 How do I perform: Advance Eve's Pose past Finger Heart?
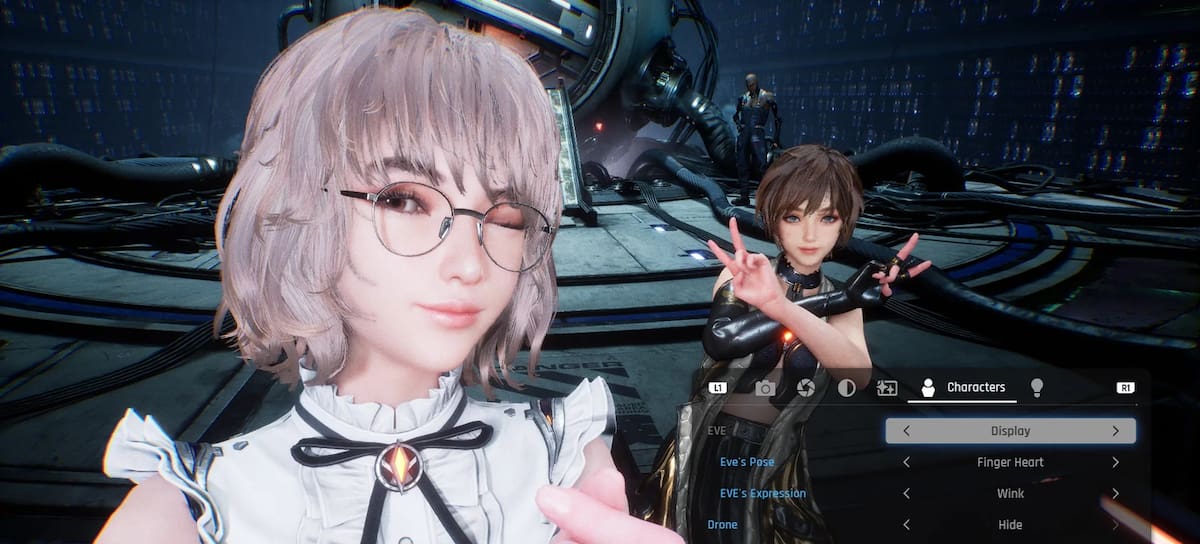click(1115, 462)
